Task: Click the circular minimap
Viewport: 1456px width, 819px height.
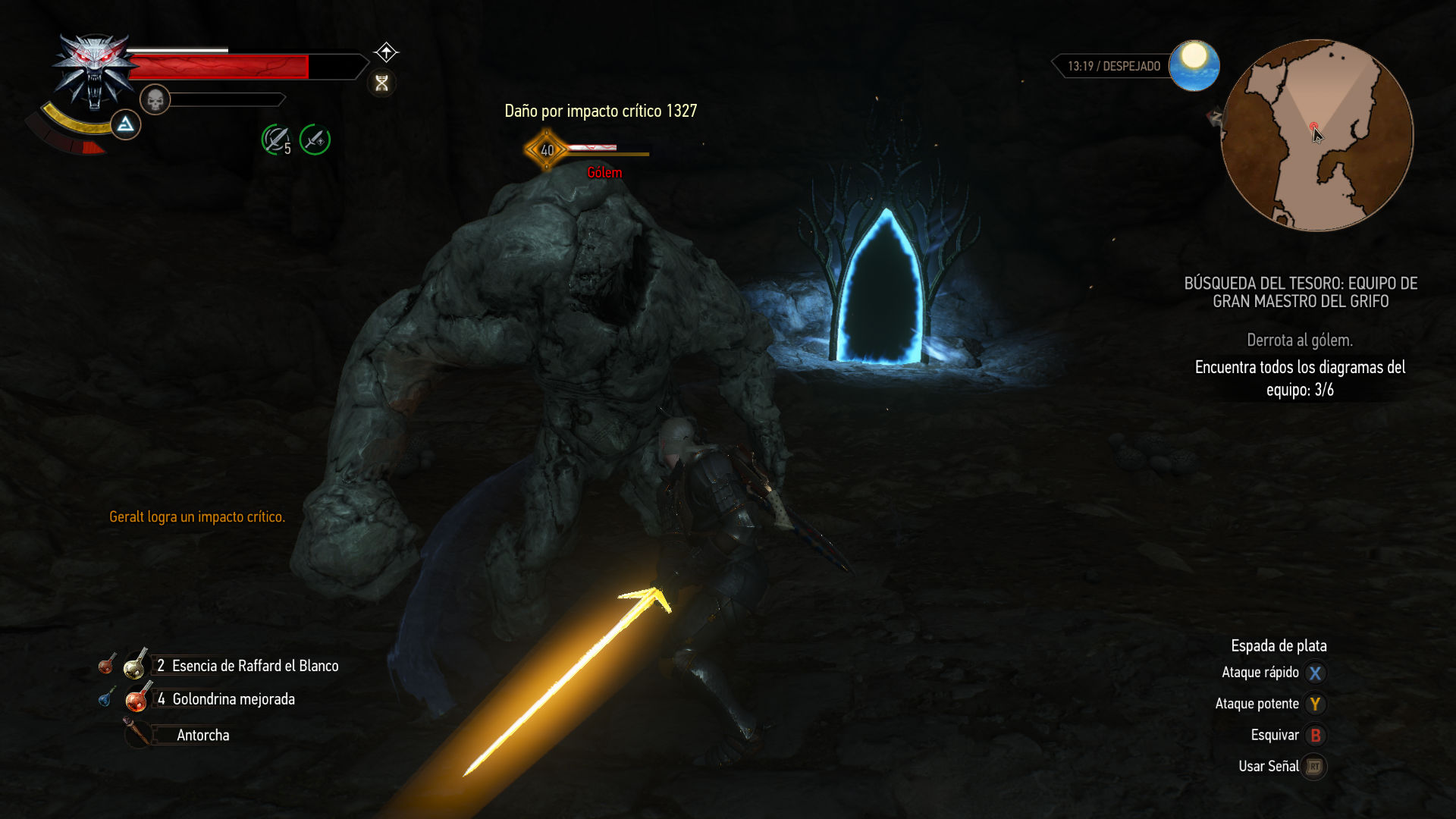Action: tap(1317, 136)
